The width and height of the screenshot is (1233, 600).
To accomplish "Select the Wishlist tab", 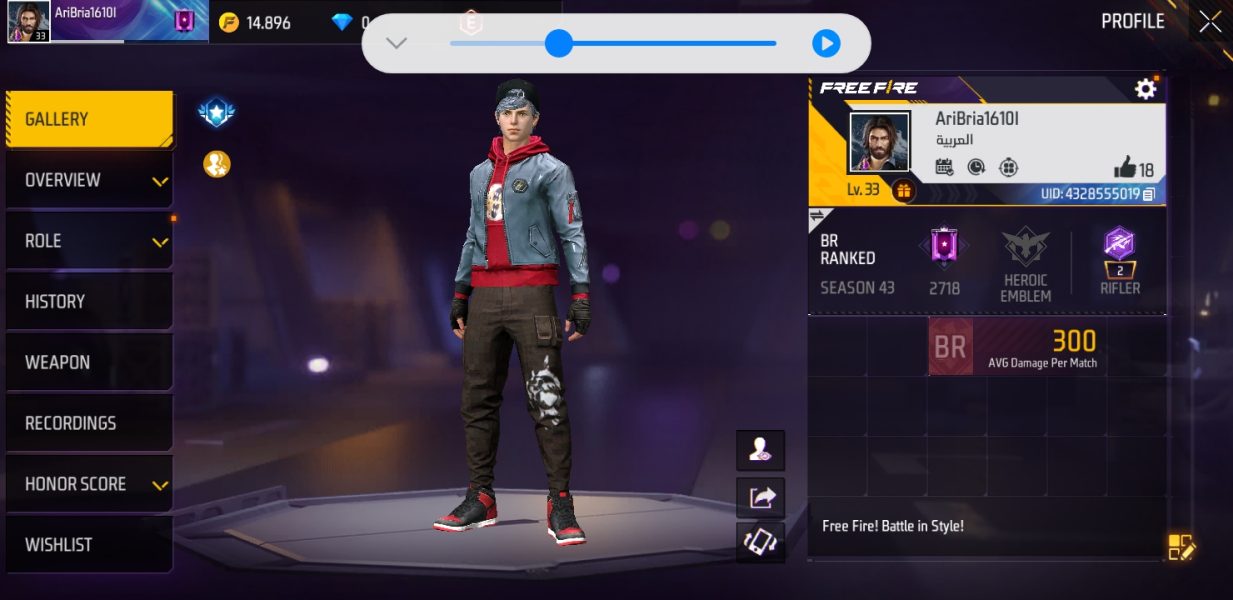I will pos(88,545).
